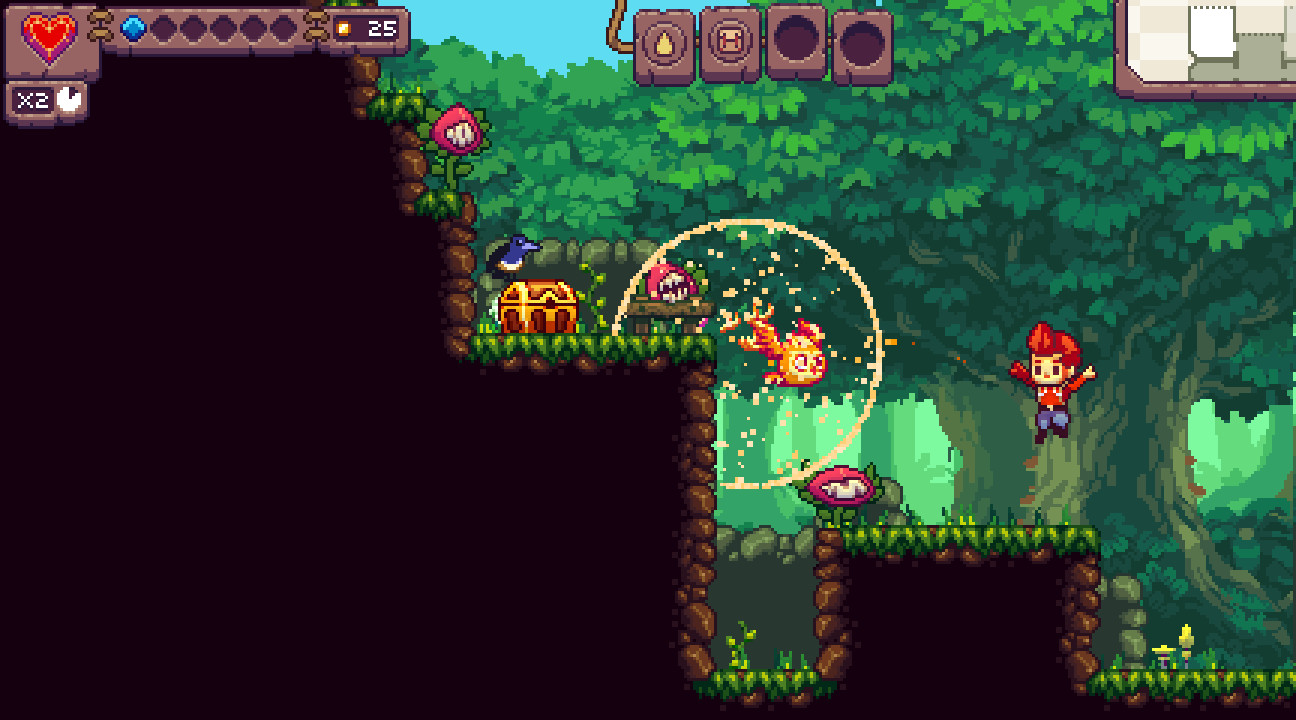Open the treasure chest on the ledge
The height and width of the screenshot is (720, 1296).
535,305
